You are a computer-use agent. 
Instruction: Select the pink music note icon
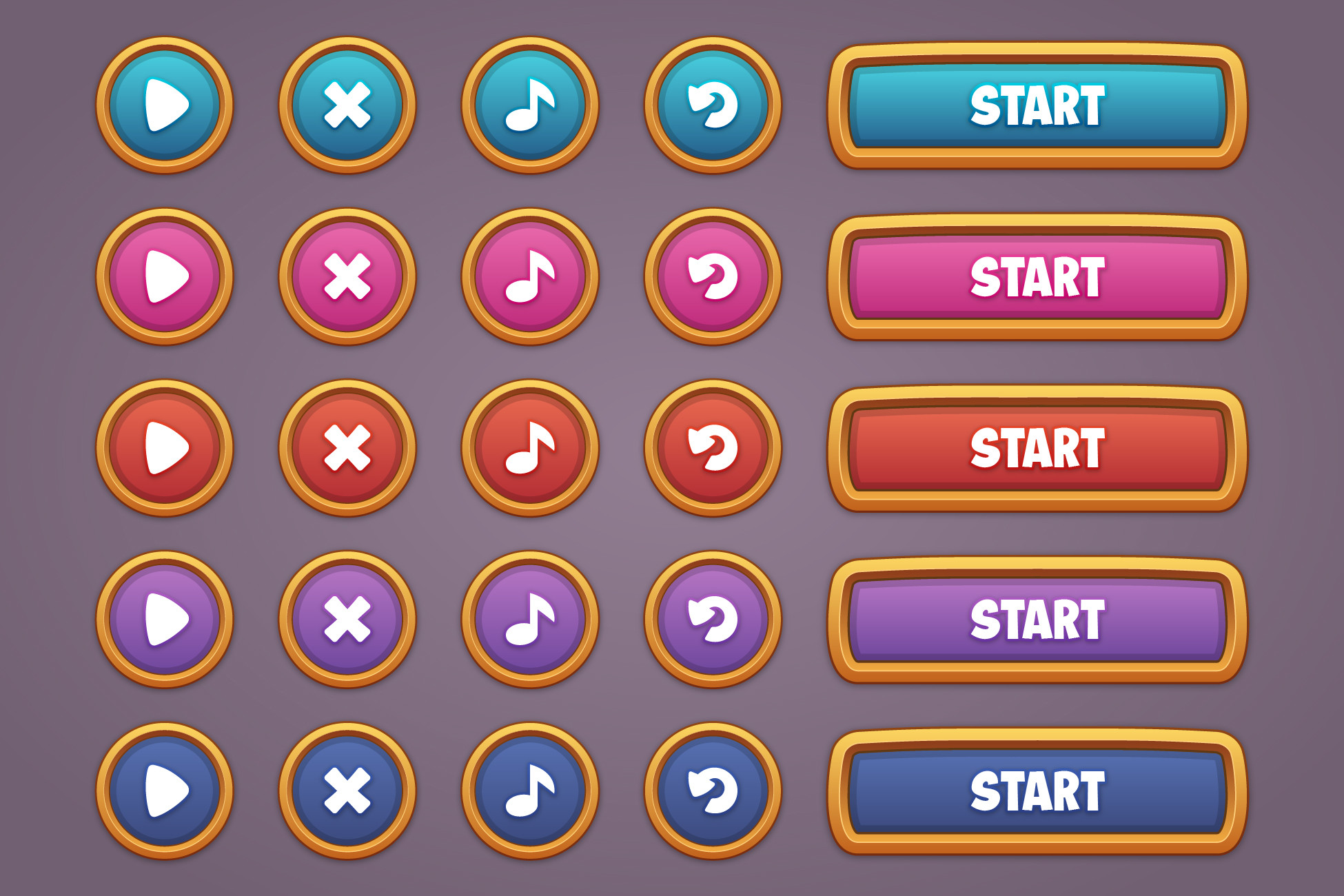pos(531,276)
